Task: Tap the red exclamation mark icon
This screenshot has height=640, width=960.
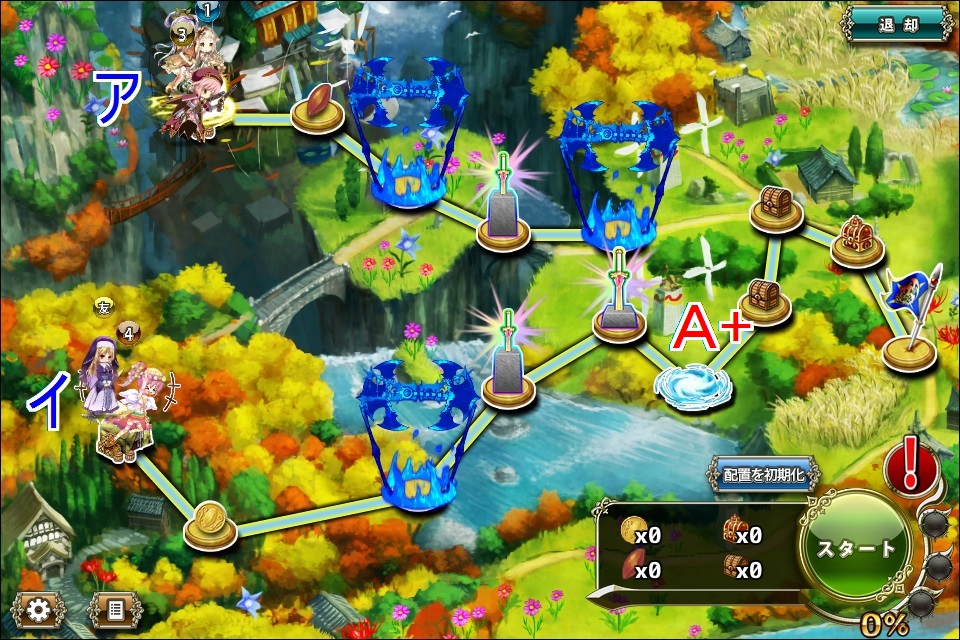Action: (910, 468)
